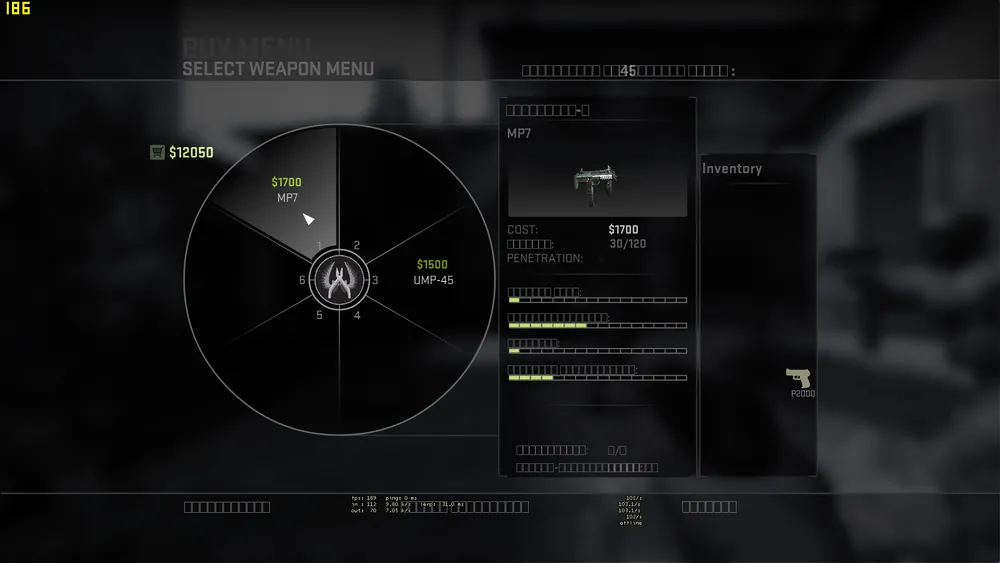This screenshot has height=563, width=1000.
Task: Click the center emblem of buy wheel
Action: point(339,280)
